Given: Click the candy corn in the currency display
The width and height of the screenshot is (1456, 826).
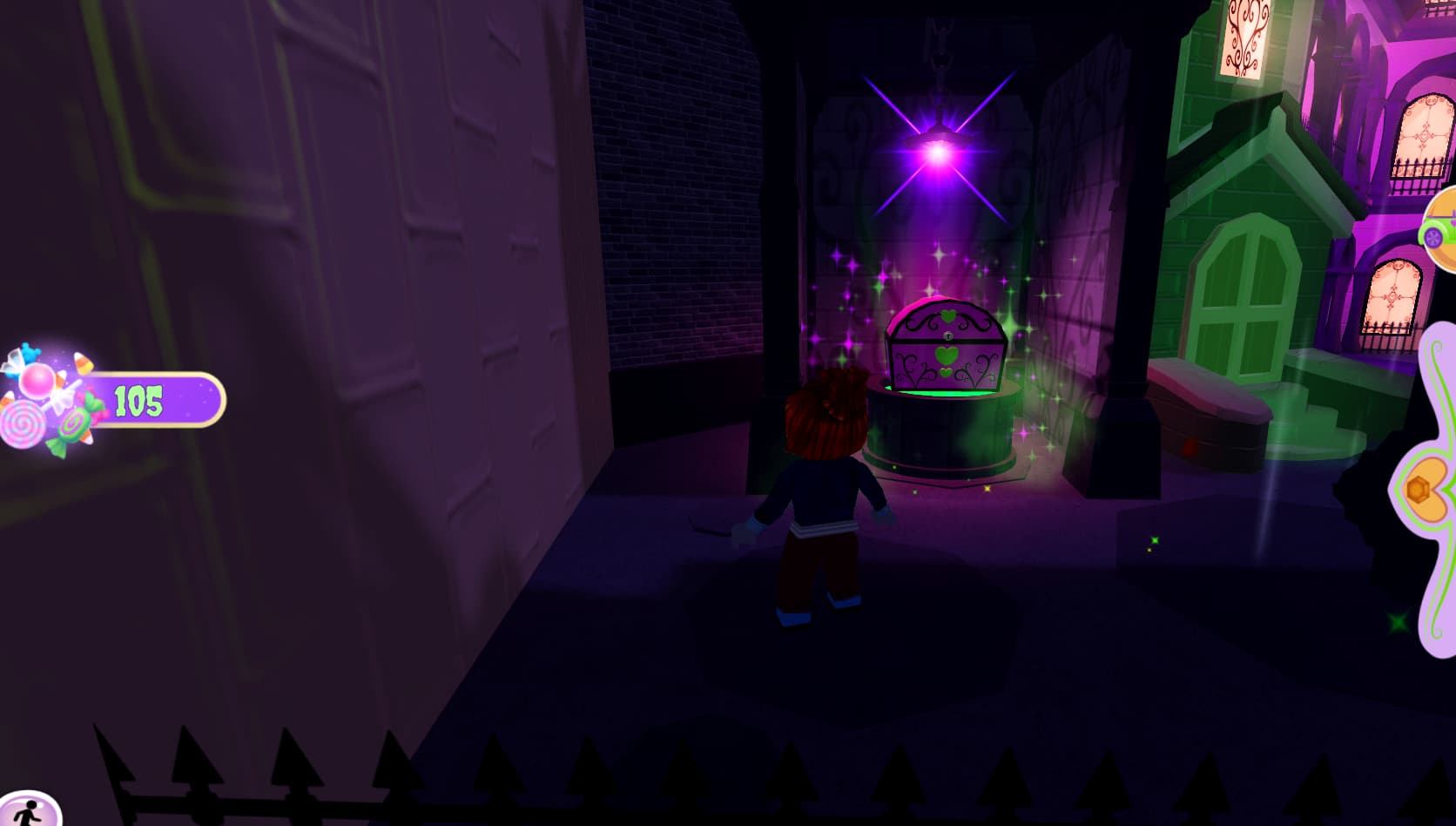Looking at the screenshot, I should 83,363.
